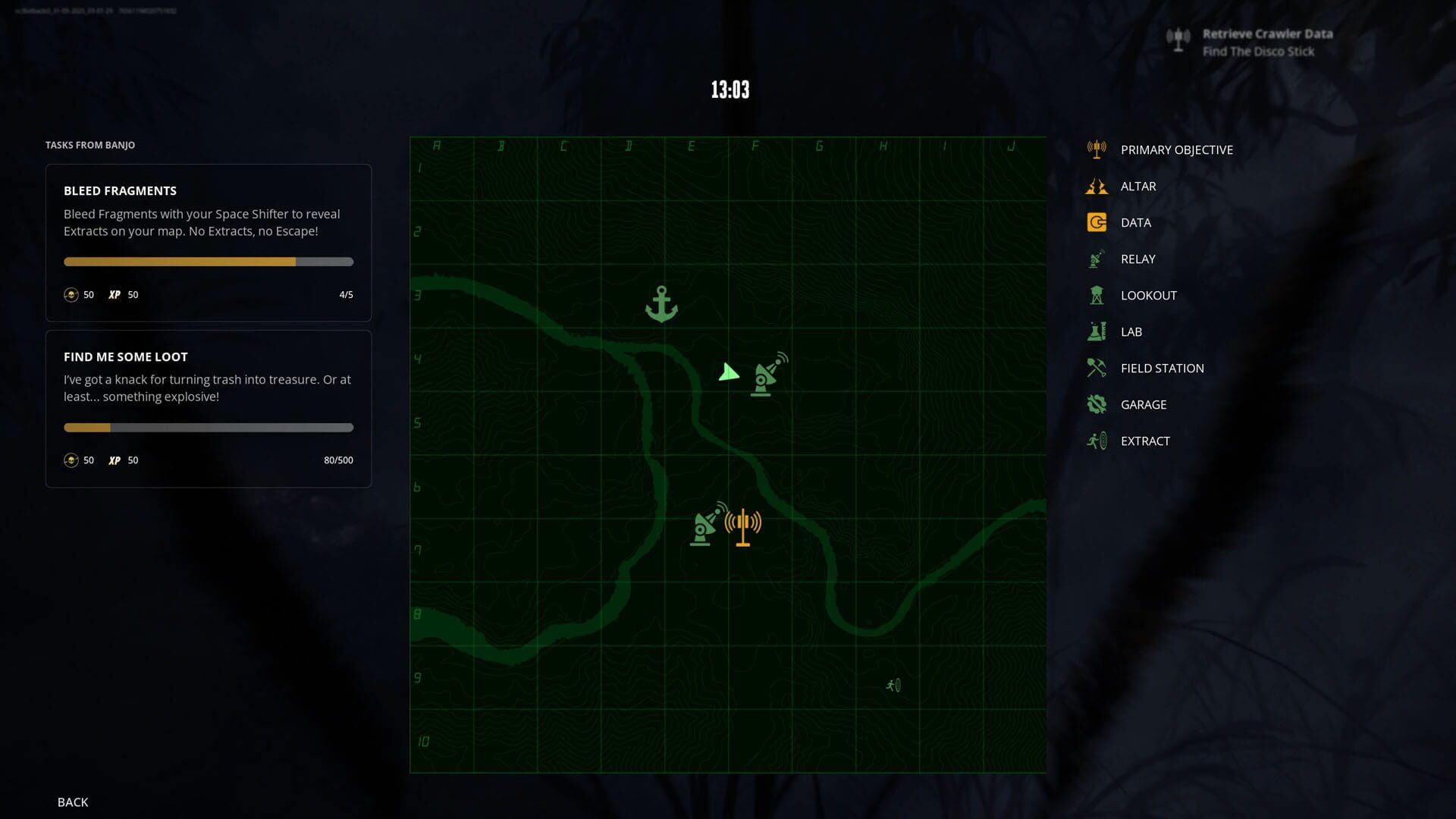Click the Lookout tower legend icon

pos(1095,295)
